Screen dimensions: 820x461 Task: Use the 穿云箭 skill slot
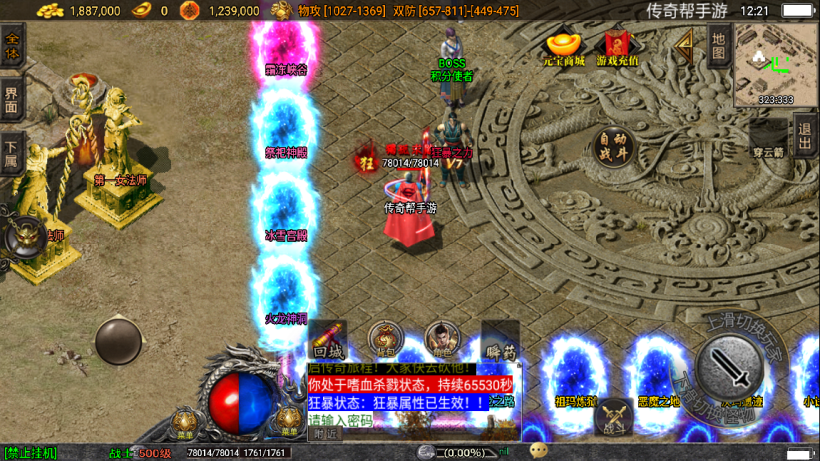click(768, 138)
